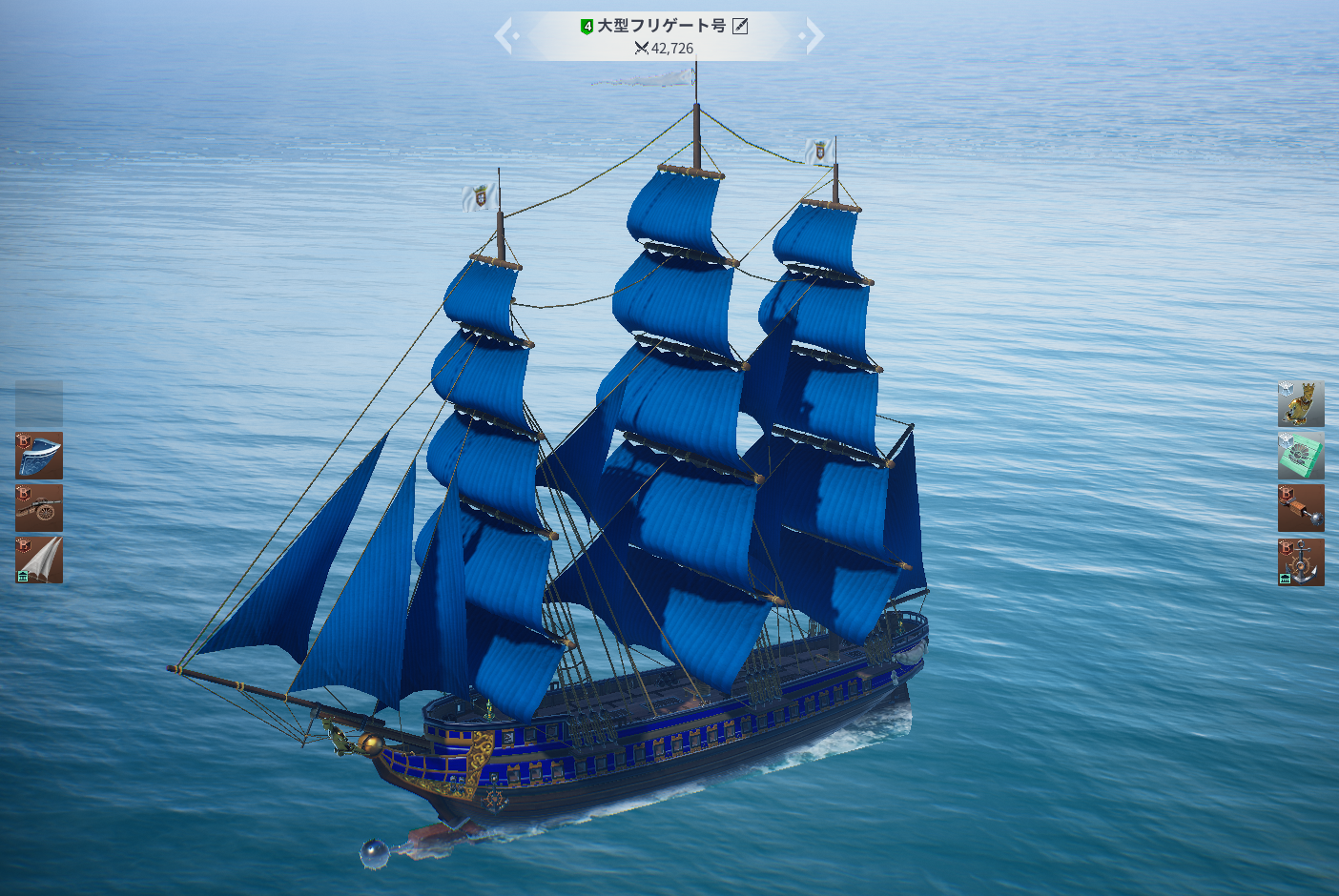
Task: Click the empty equipment slot above the hull armor
Action: pos(39,403)
